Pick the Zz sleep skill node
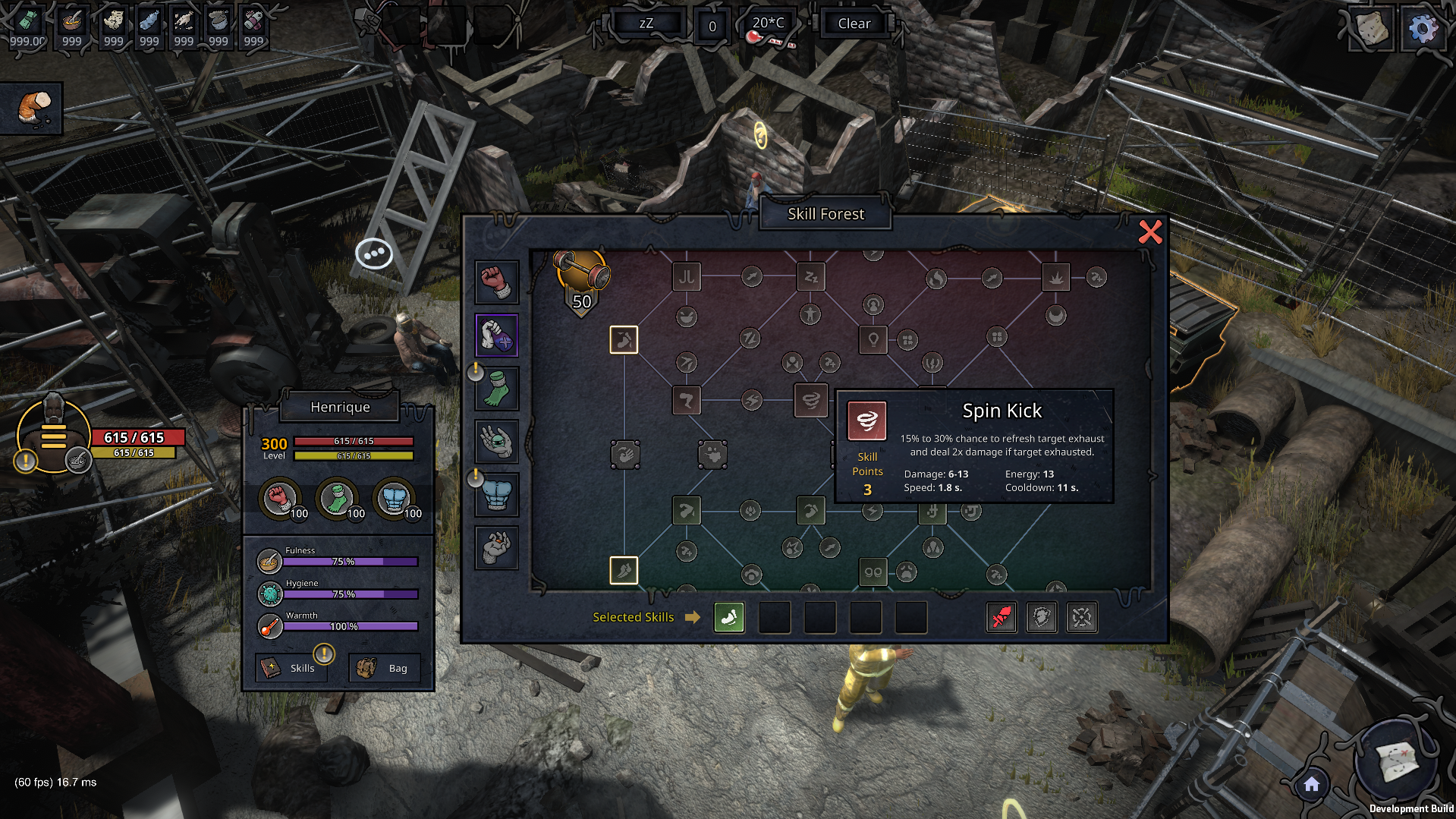Screen dimensions: 1456x819 coord(810,277)
